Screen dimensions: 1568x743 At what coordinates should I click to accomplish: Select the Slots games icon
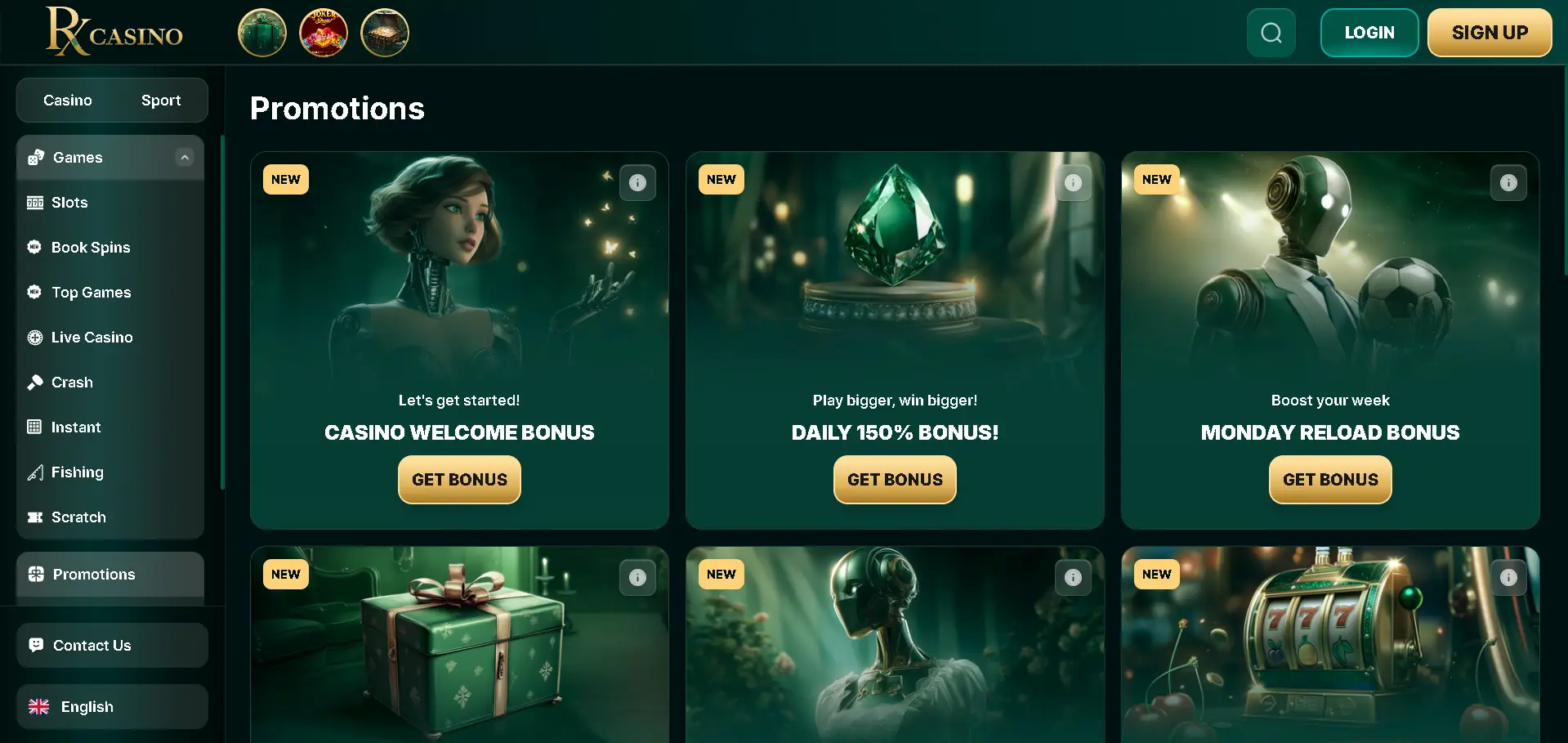[37, 202]
